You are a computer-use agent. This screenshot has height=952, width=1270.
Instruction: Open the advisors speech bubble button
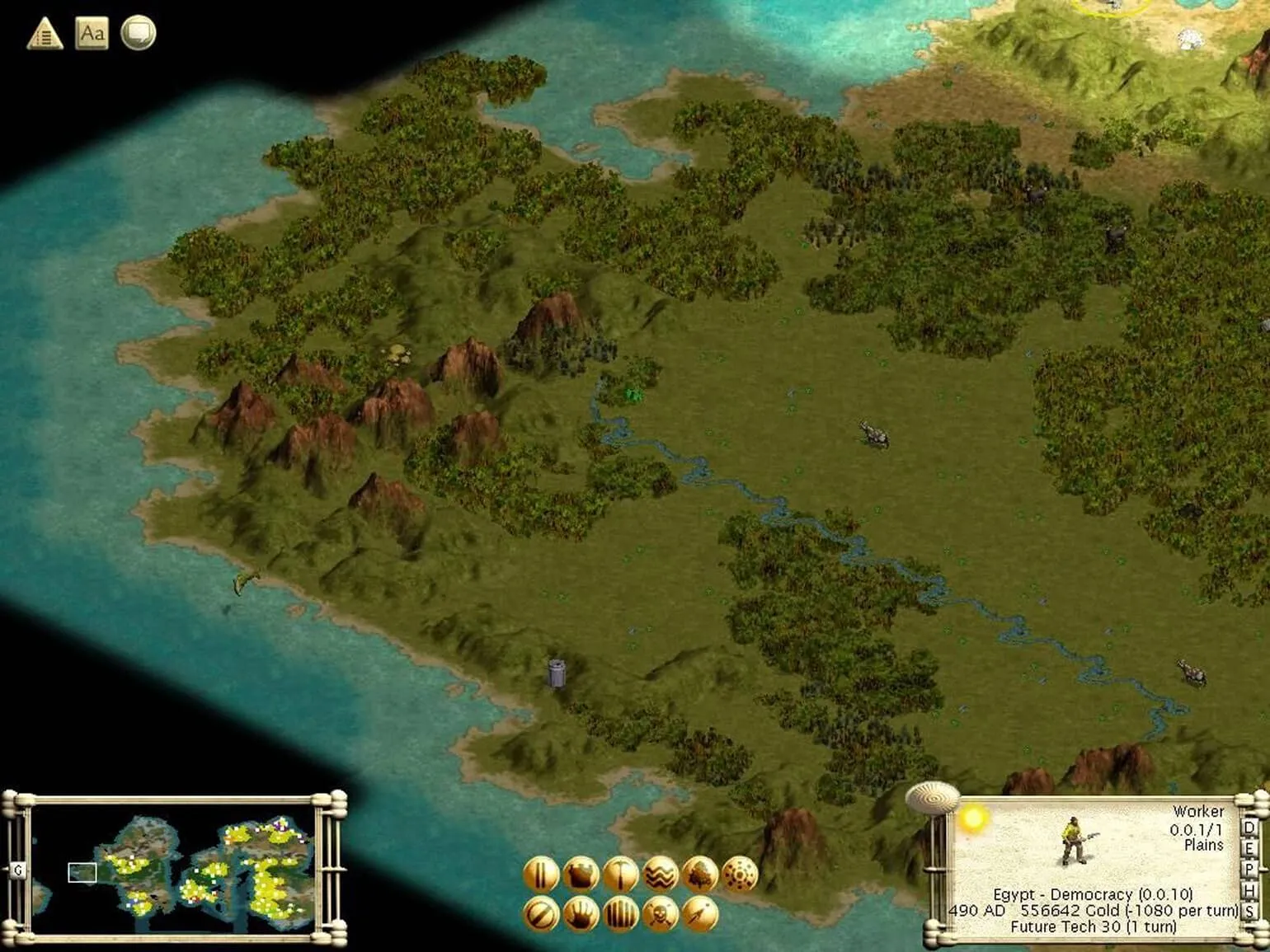coord(138,34)
